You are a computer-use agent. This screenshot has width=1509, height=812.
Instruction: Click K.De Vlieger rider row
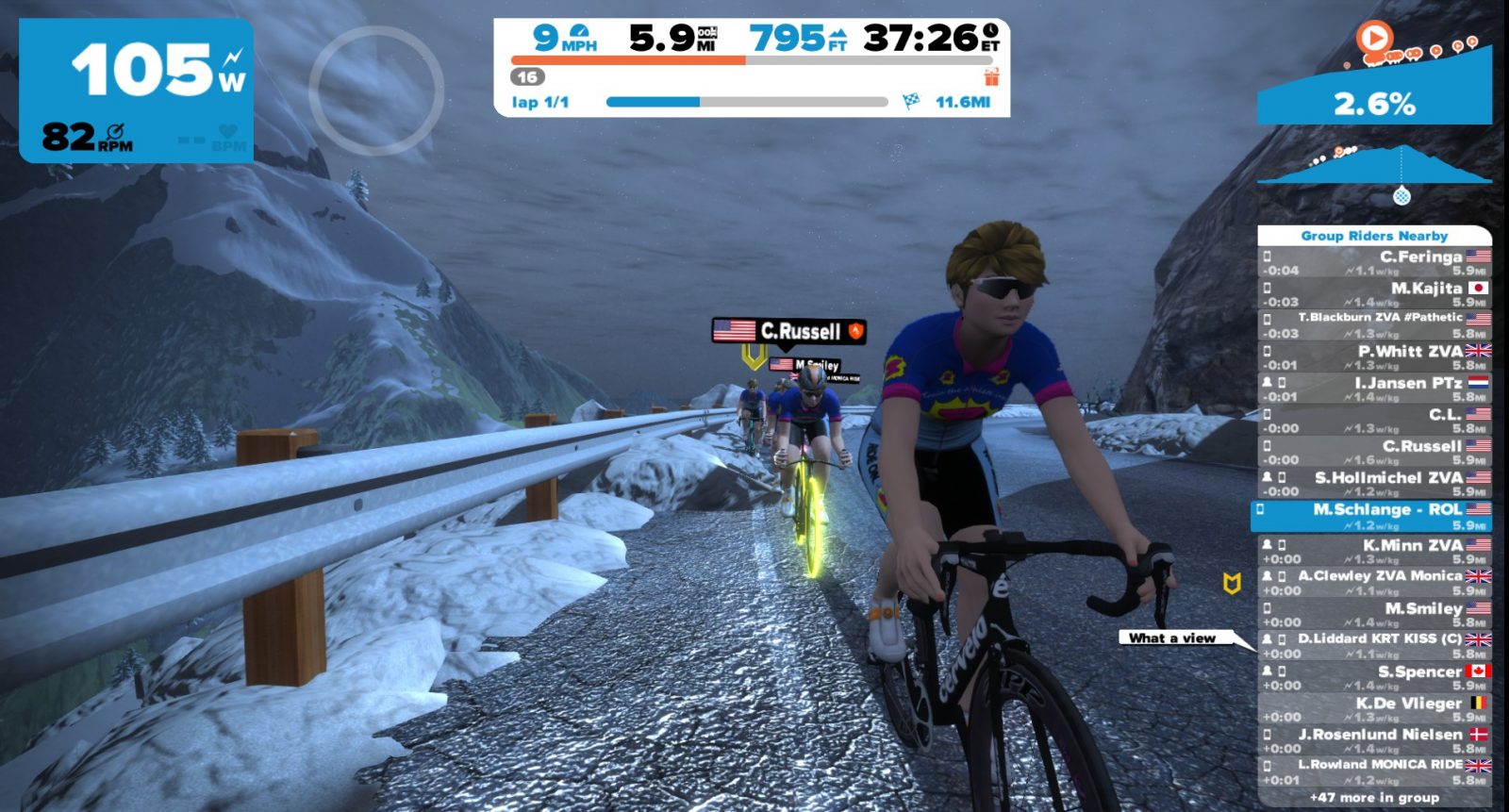(1374, 708)
